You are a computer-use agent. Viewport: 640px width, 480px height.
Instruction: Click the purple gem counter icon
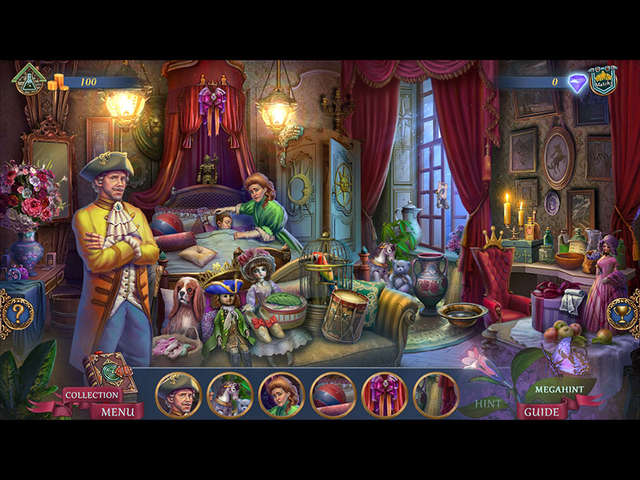[x=577, y=83]
